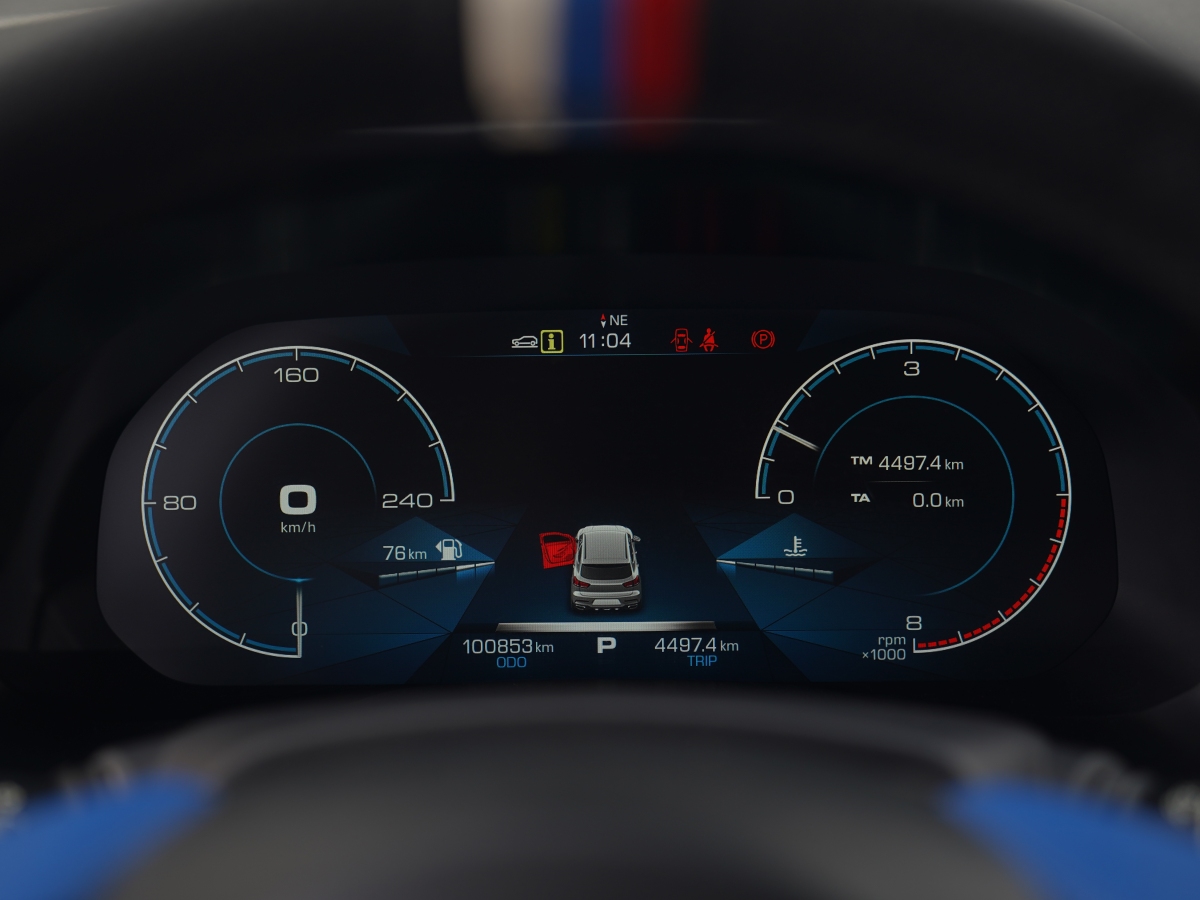Click the car silhouette icon beside the info symbol
Viewport: 1200px width, 900px height.
pos(524,342)
